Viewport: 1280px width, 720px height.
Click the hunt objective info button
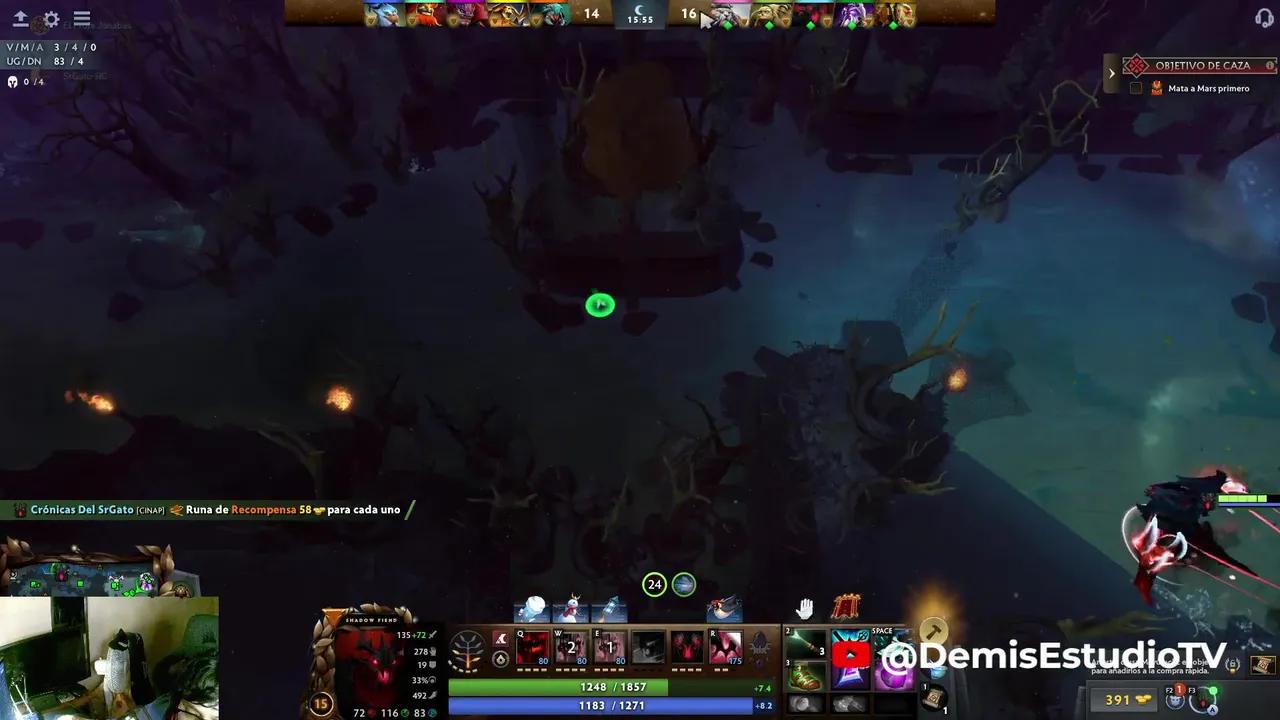click(1269, 65)
